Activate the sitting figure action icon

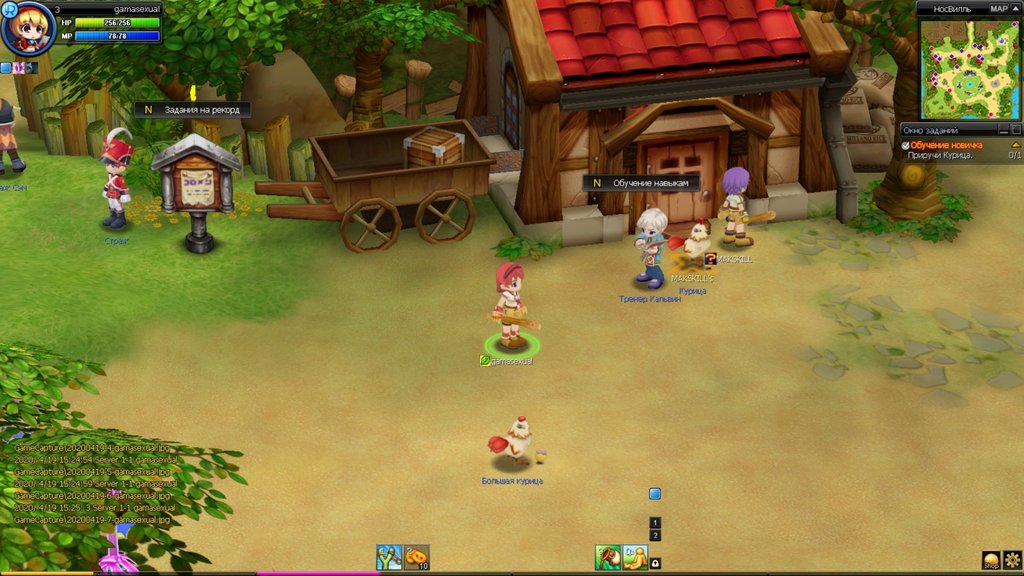[635, 558]
